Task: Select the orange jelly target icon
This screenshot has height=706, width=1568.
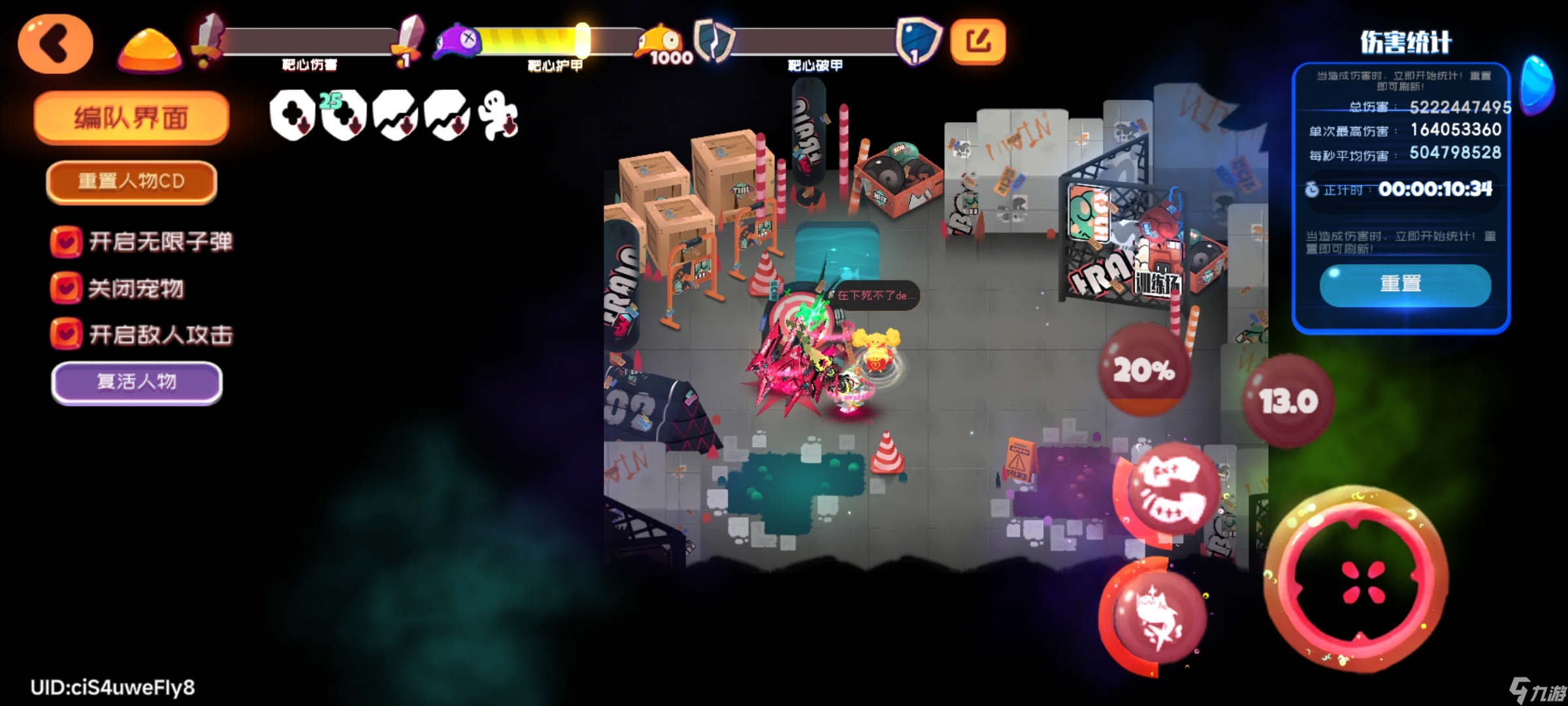Action: 150,48
